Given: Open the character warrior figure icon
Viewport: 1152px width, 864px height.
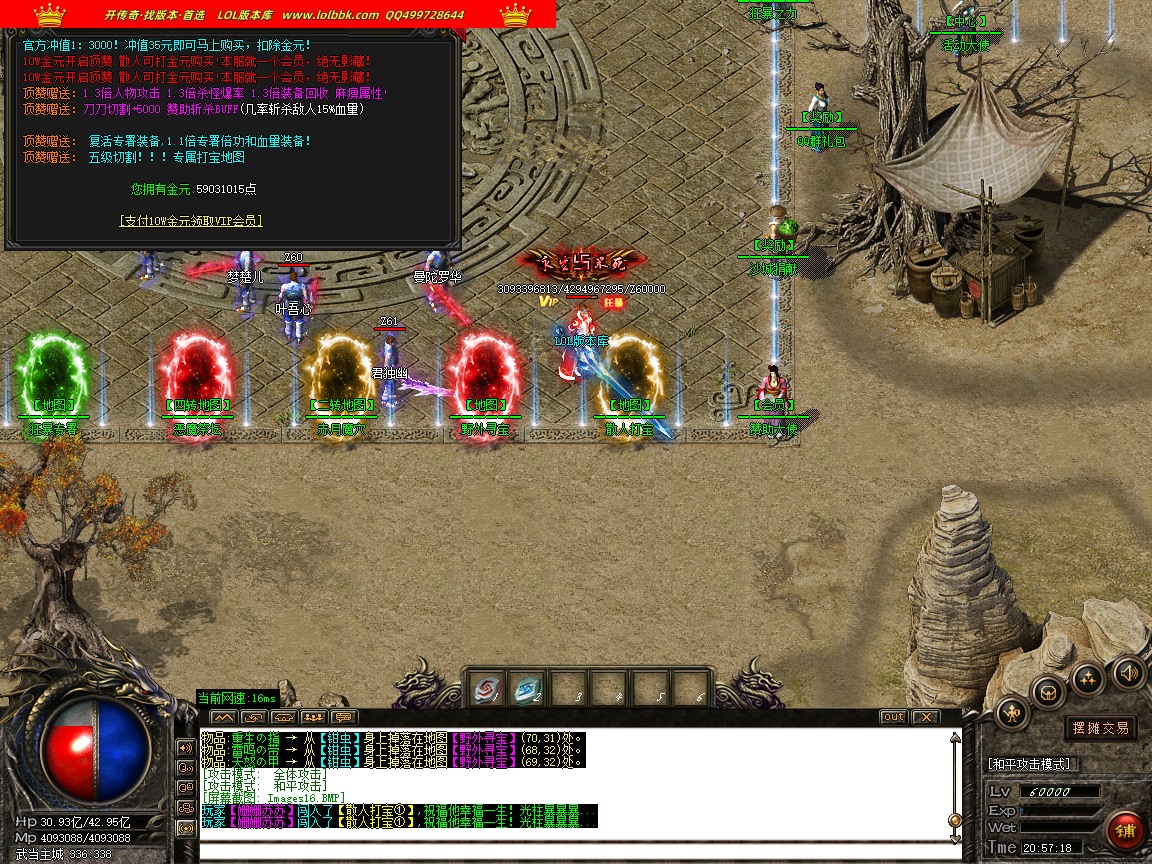Looking at the screenshot, I should [x=1013, y=713].
